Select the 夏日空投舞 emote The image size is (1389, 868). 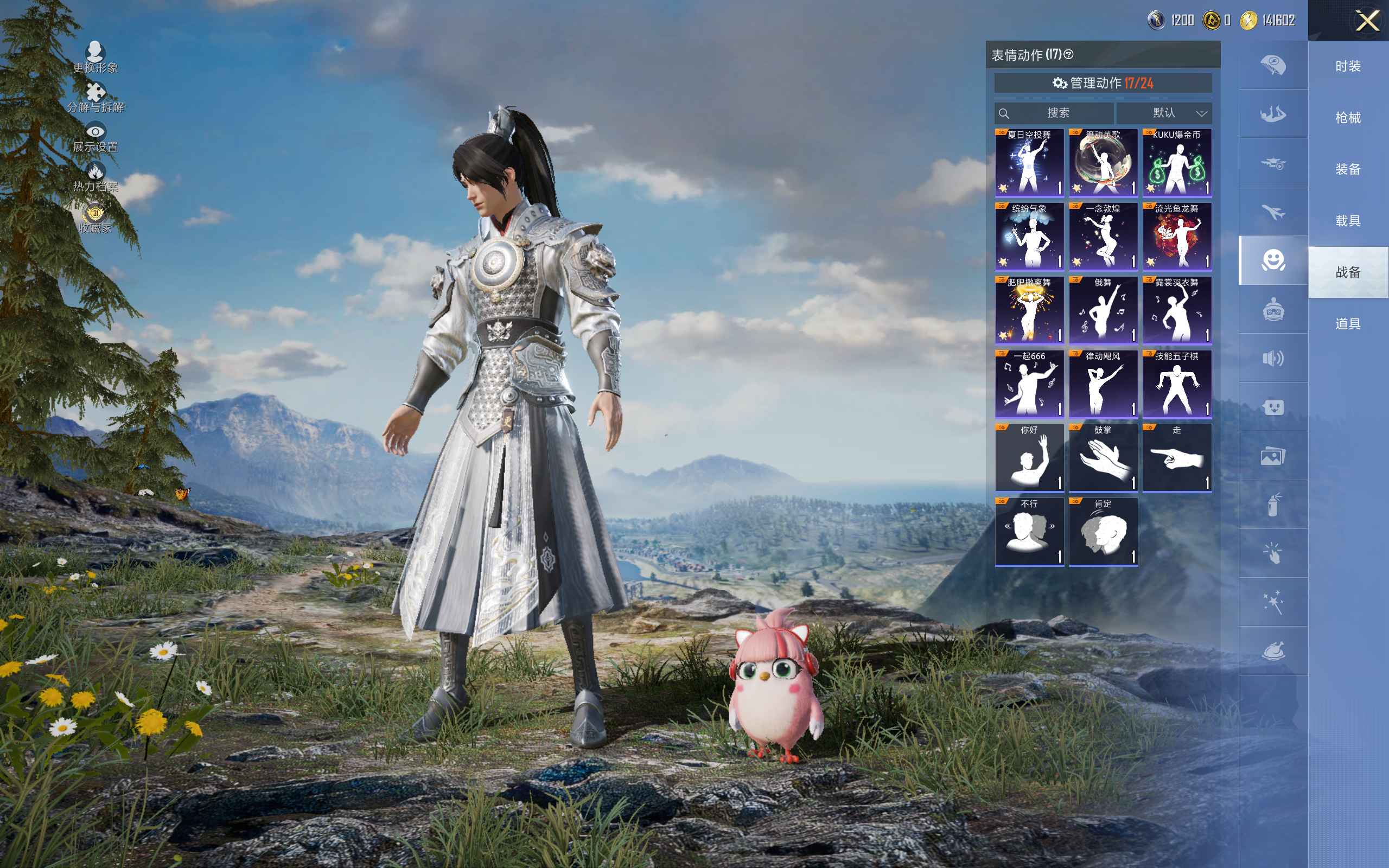pyautogui.click(x=1029, y=162)
